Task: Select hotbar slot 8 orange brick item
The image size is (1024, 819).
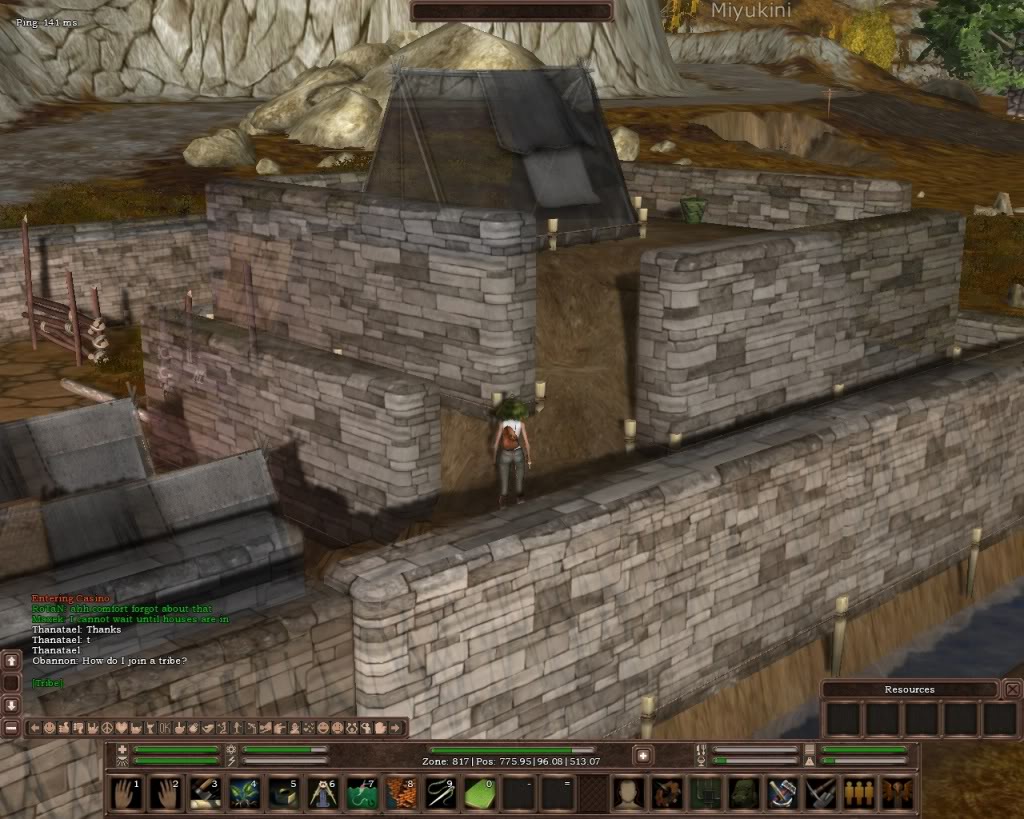Action: point(401,793)
